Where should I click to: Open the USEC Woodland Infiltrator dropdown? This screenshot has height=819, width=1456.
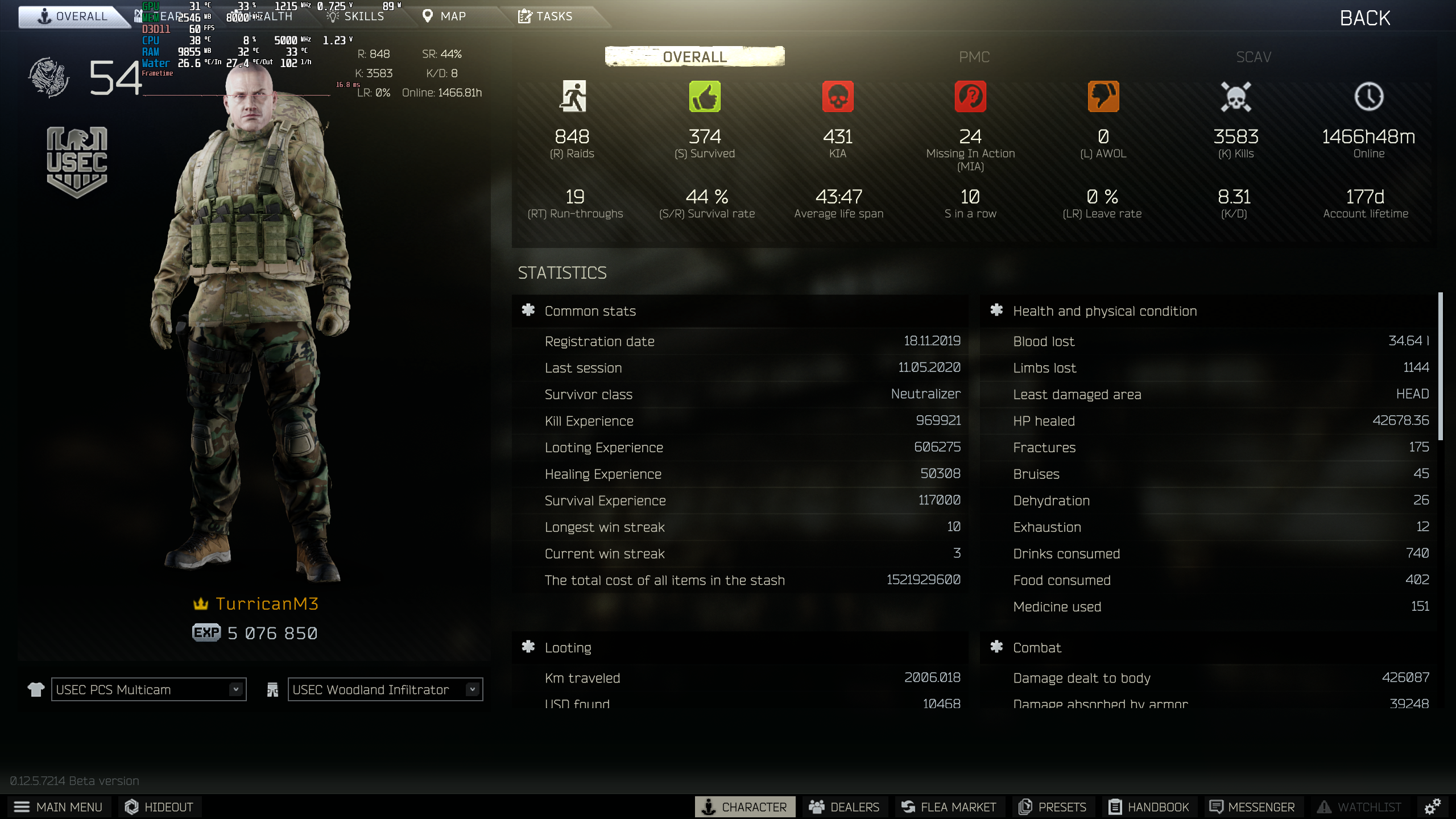point(384,689)
